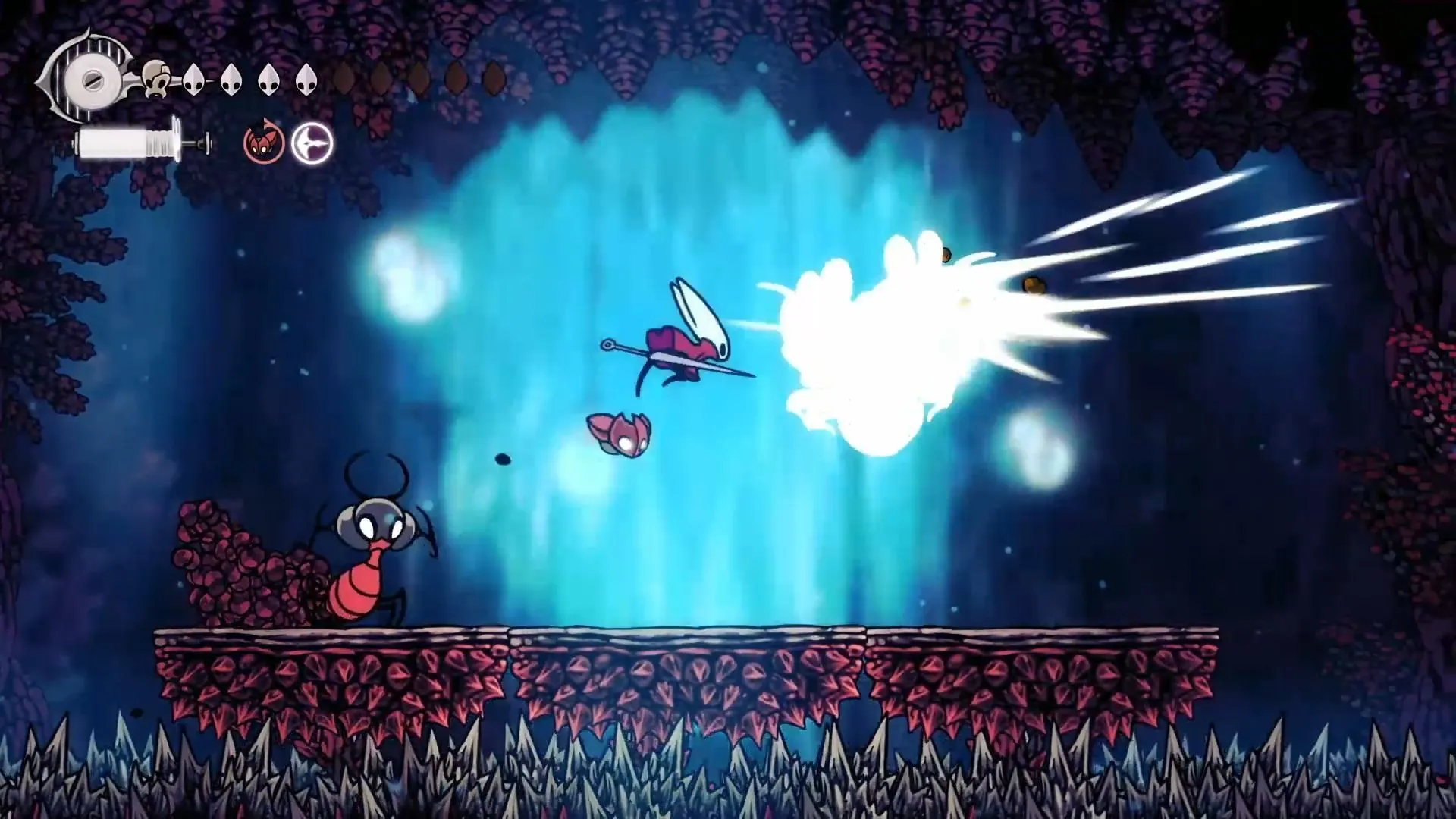Click the skull crest emblem beside the masks

tap(156, 79)
